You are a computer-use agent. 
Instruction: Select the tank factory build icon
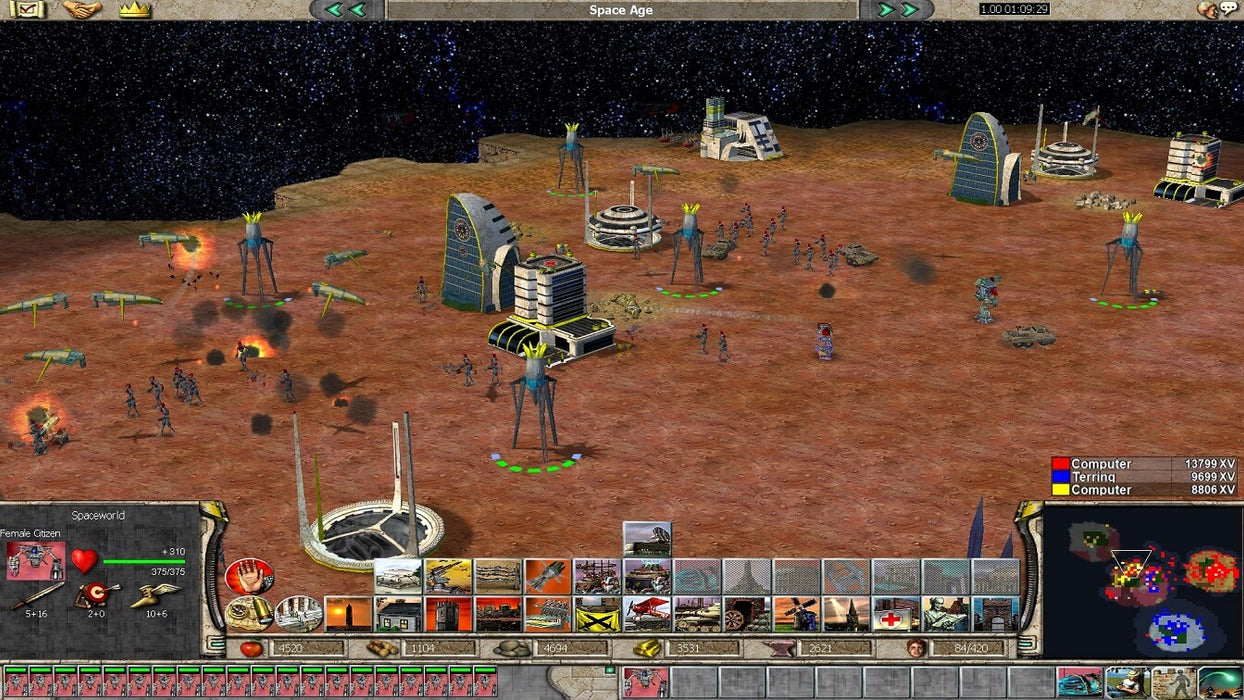coord(697,614)
